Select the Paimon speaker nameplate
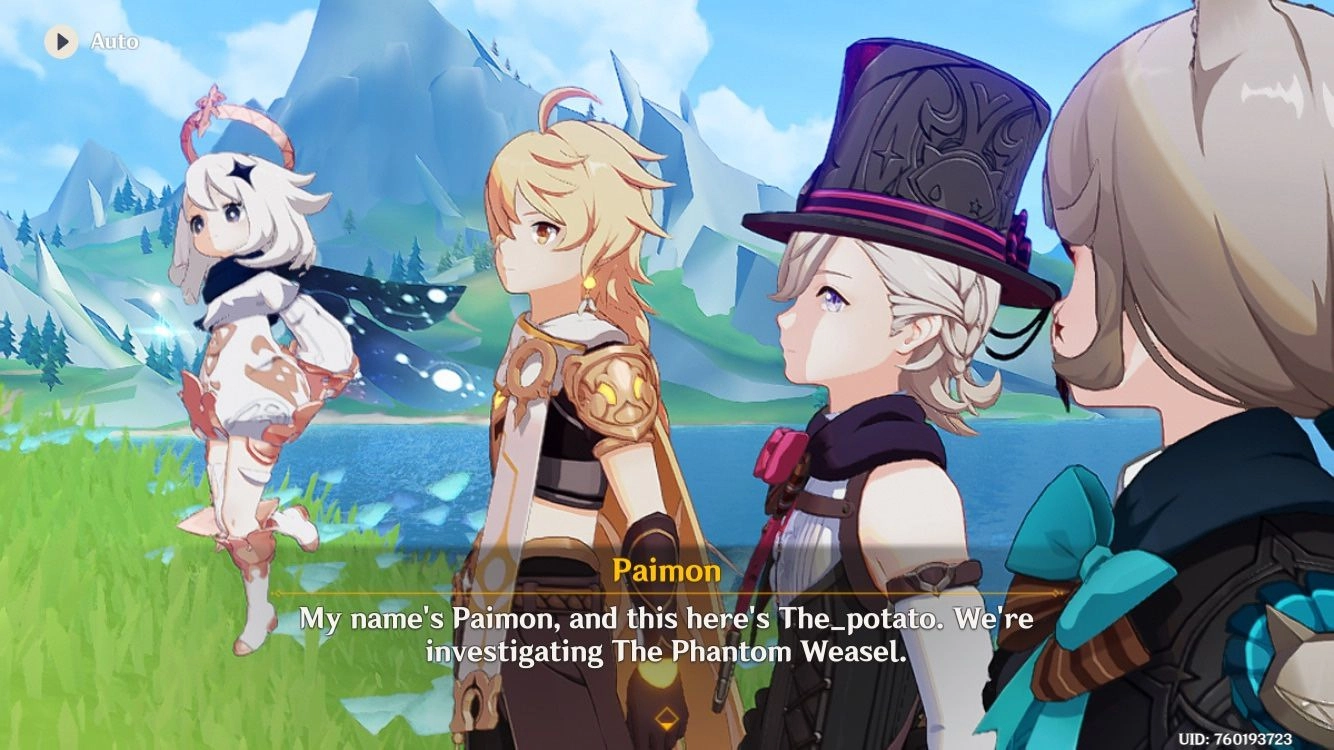The image size is (1334, 750). click(665, 572)
